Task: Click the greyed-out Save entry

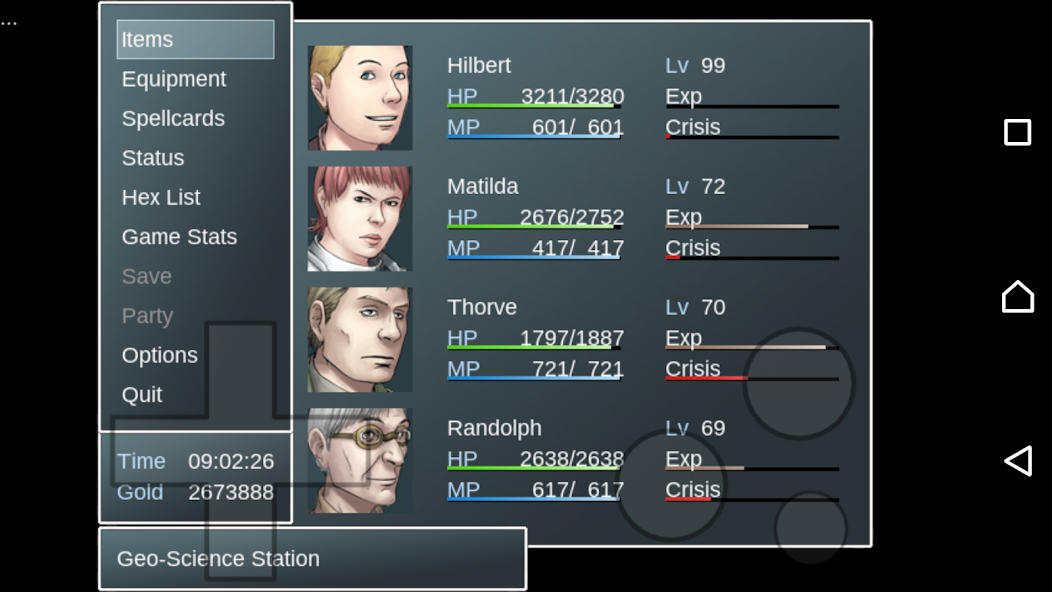Action: pyautogui.click(x=147, y=276)
